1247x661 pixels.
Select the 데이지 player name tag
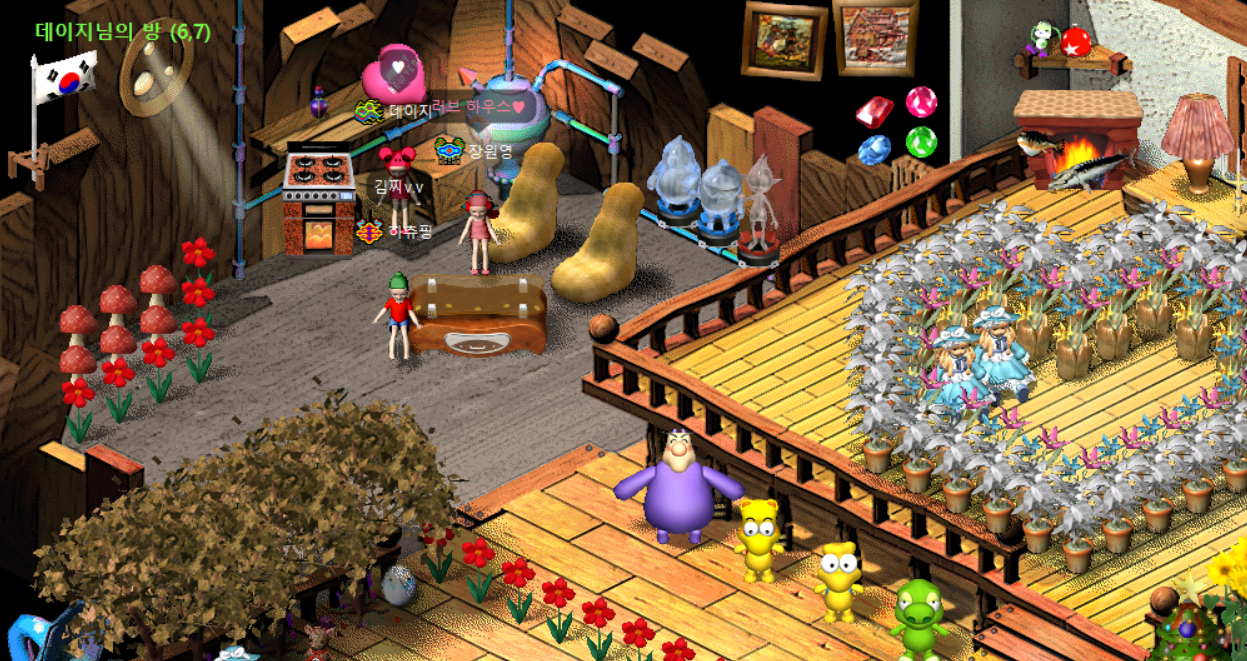[408, 112]
